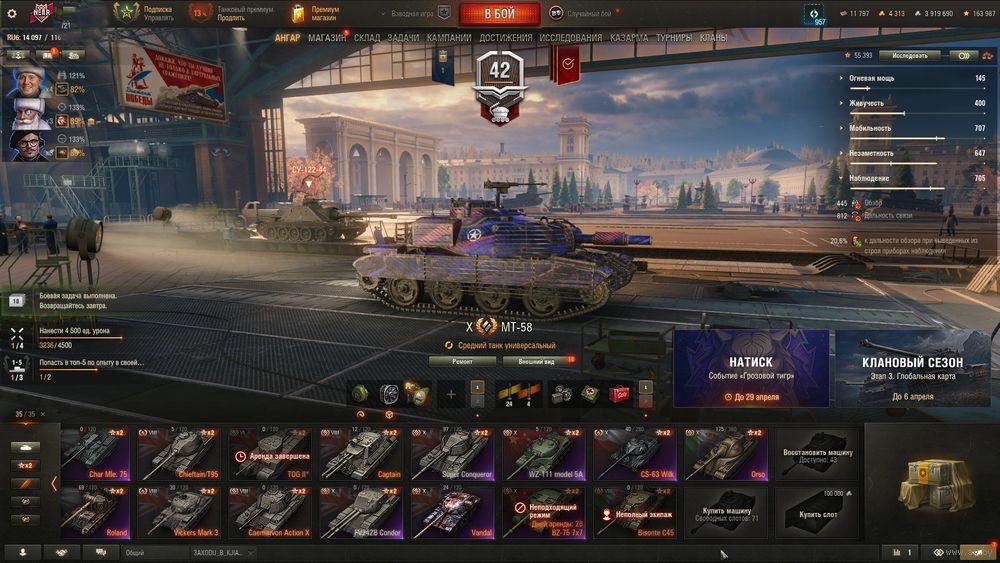Switch to the СКЛАД tab
This screenshot has width=1000, height=563.
click(367, 38)
